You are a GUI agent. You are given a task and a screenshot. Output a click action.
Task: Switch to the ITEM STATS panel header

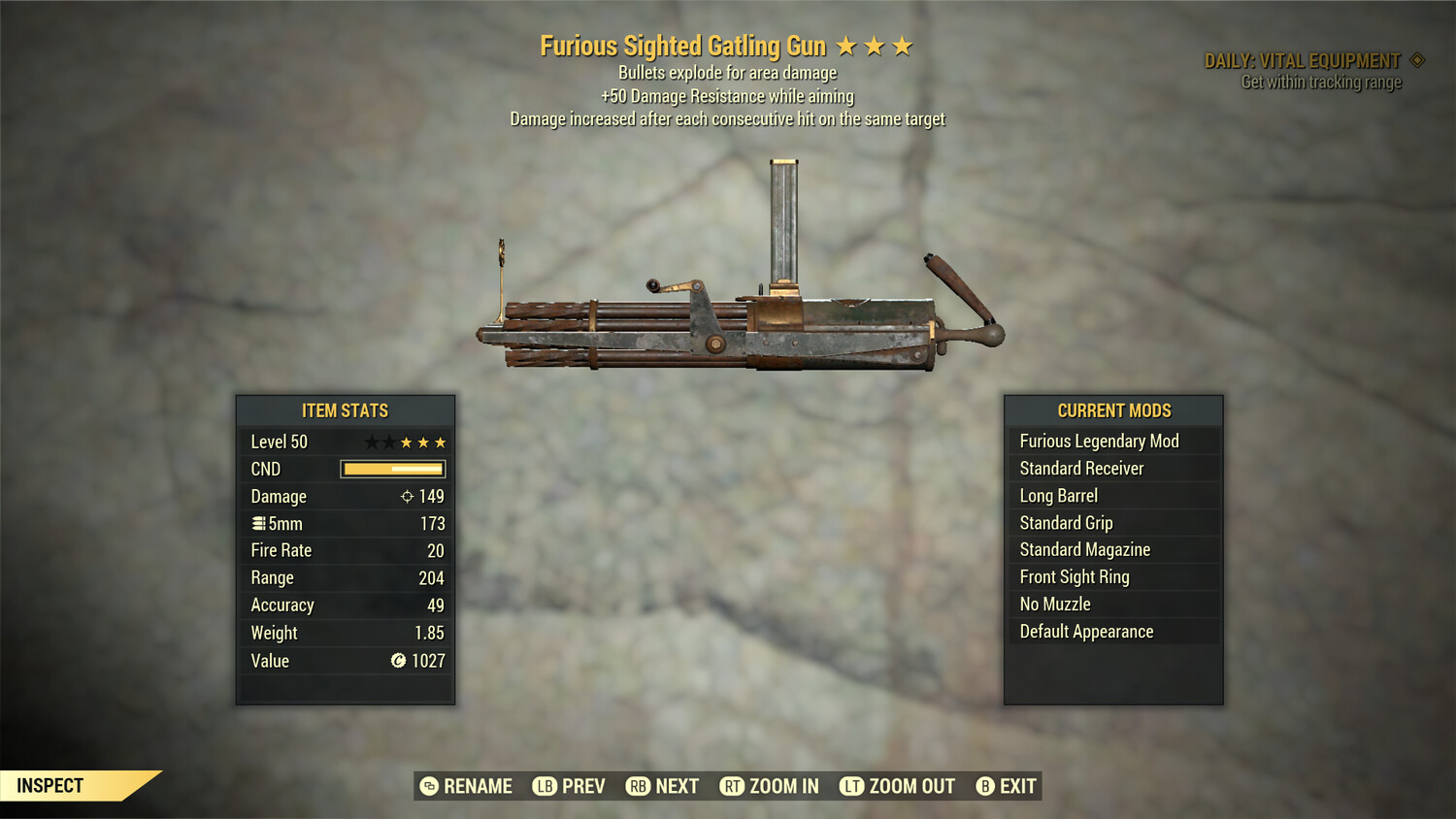click(345, 410)
